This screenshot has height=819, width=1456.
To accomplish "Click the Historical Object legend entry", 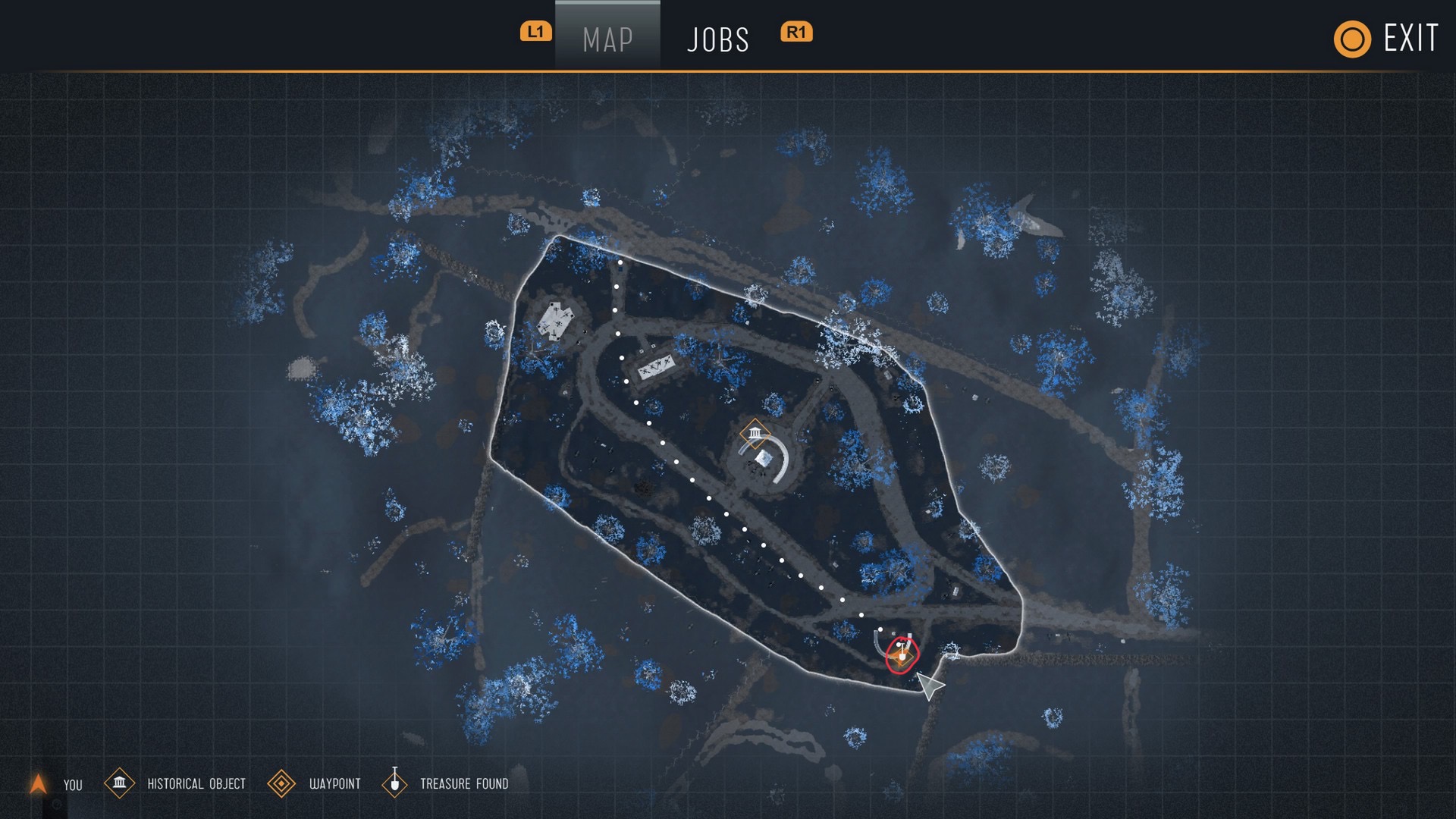I will pos(176,783).
